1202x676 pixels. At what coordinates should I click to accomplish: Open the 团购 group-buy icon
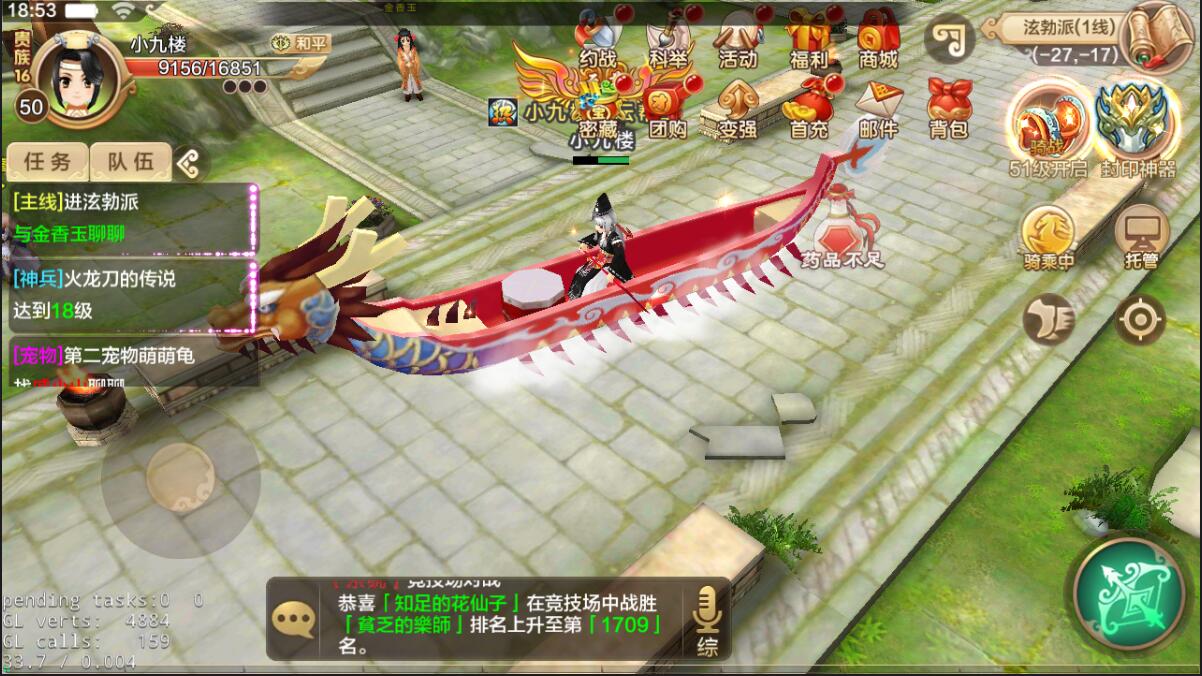pyautogui.click(x=668, y=108)
